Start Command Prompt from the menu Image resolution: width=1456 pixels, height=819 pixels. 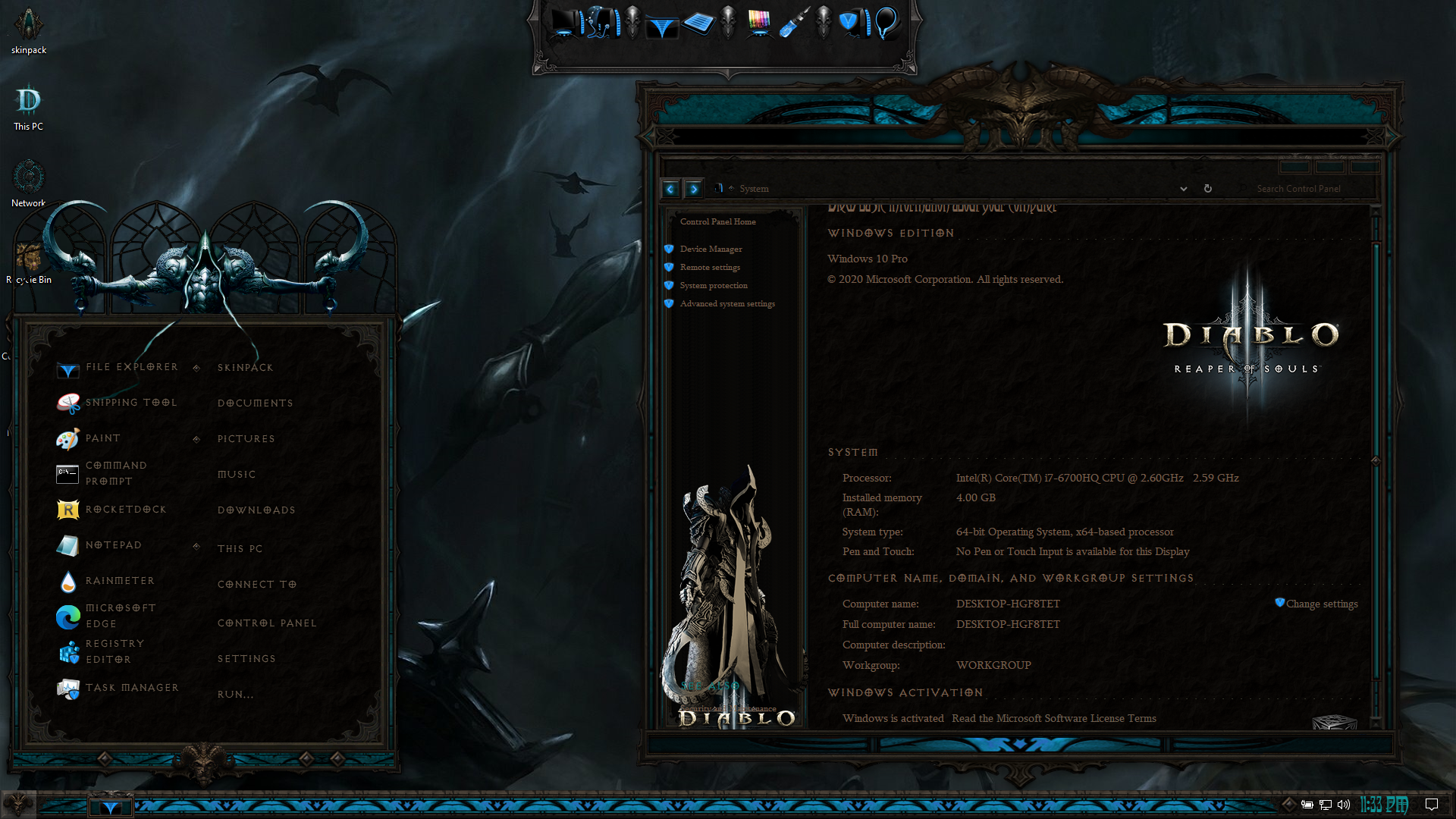coord(115,473)
